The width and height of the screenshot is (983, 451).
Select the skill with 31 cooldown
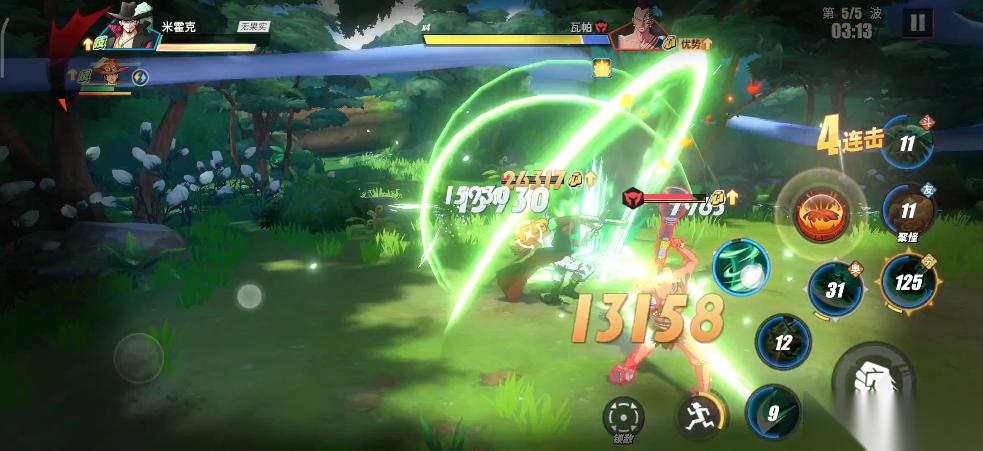pos(836,290)
